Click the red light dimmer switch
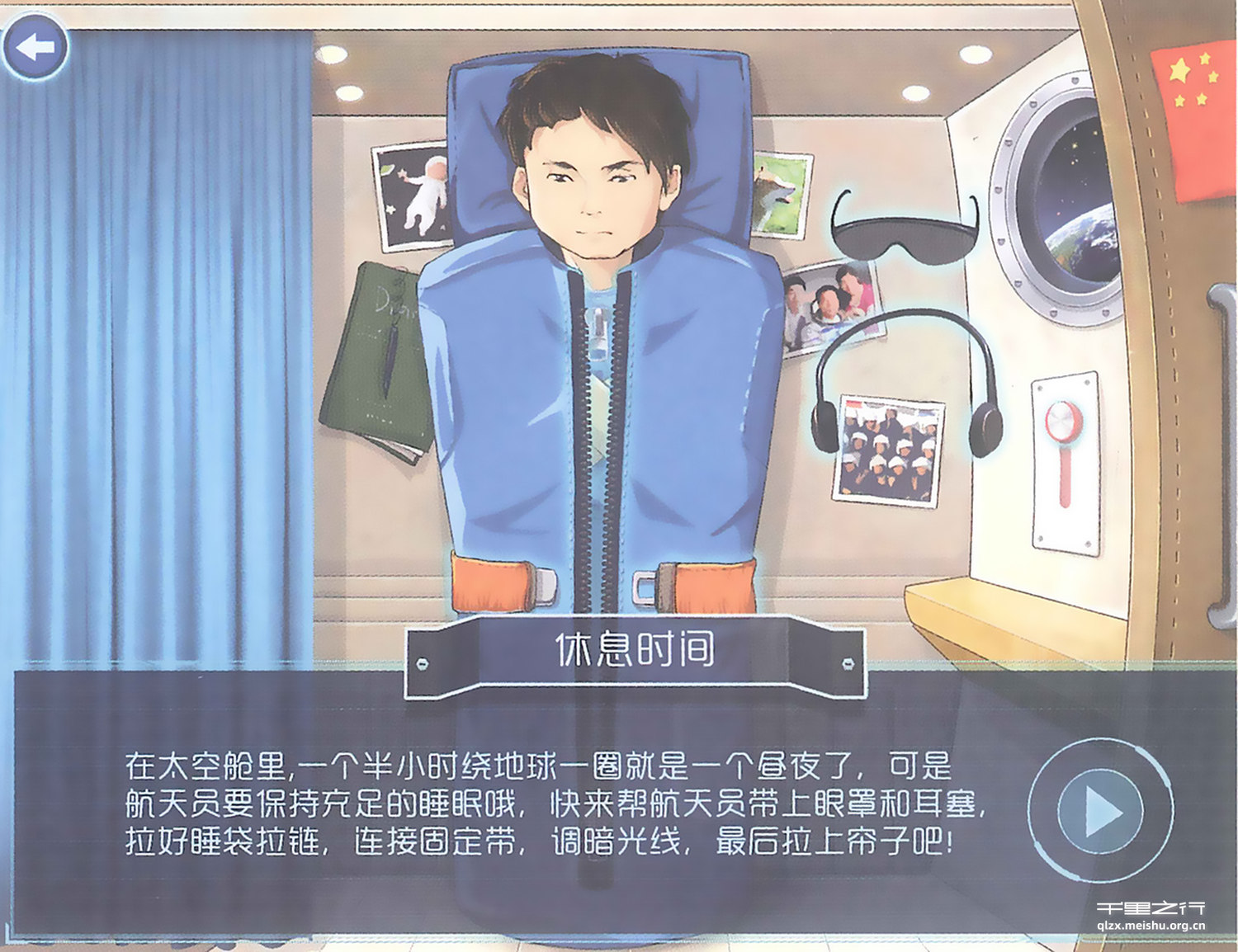 click(1062, 422)
